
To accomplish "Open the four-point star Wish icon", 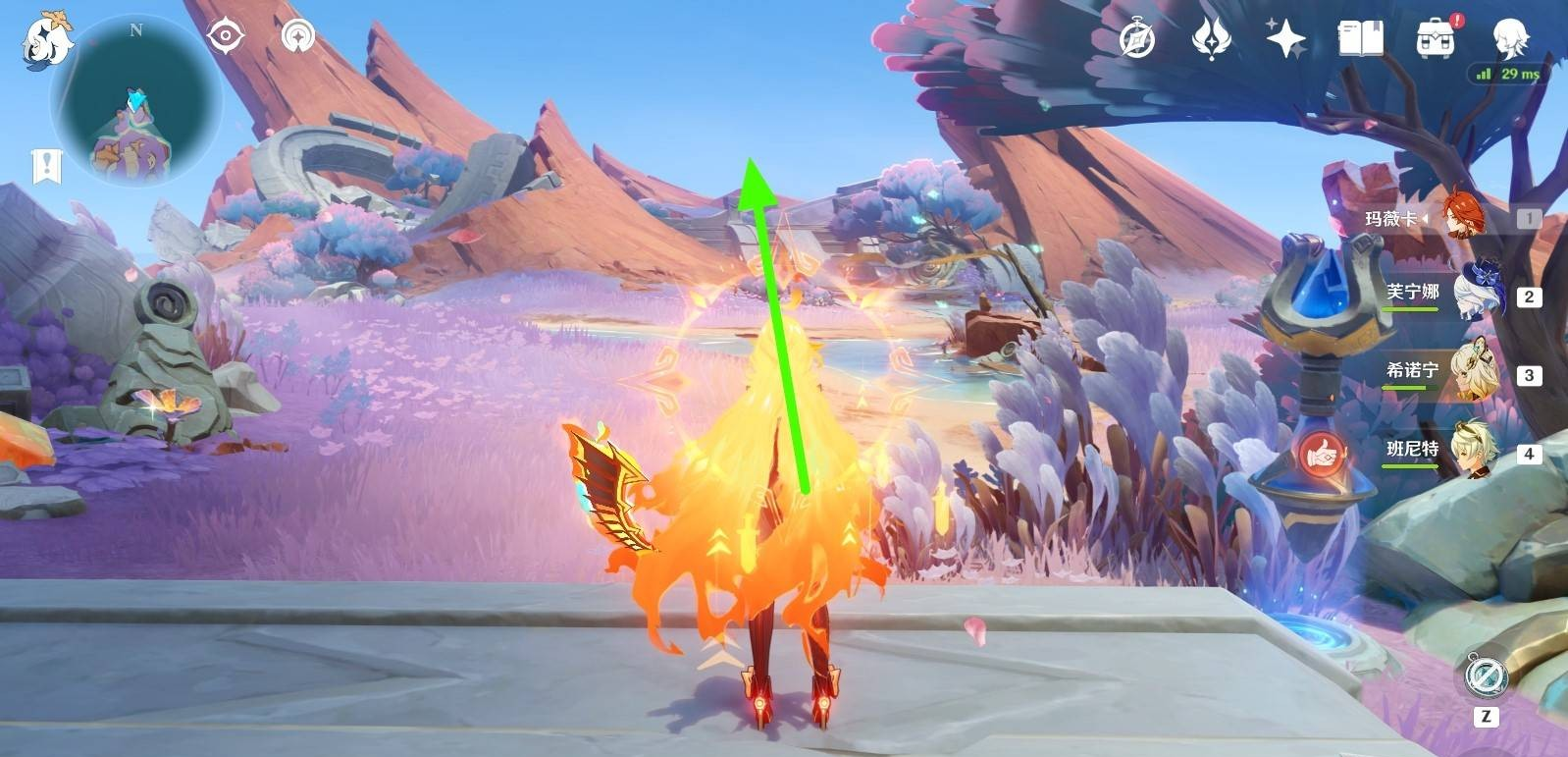I will pyautogui.click(x=1285, y=40).
